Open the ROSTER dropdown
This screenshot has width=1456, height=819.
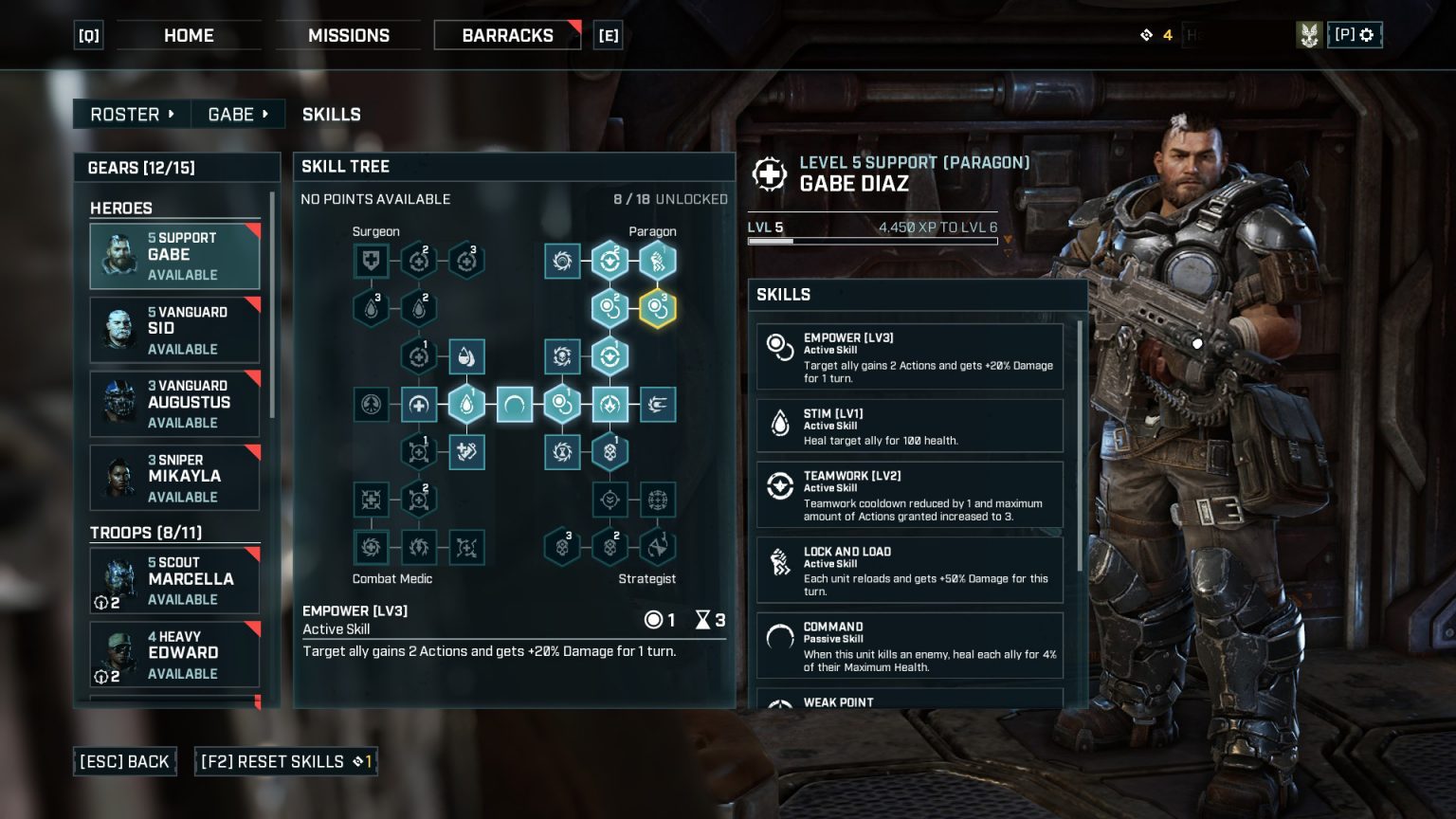131,114
